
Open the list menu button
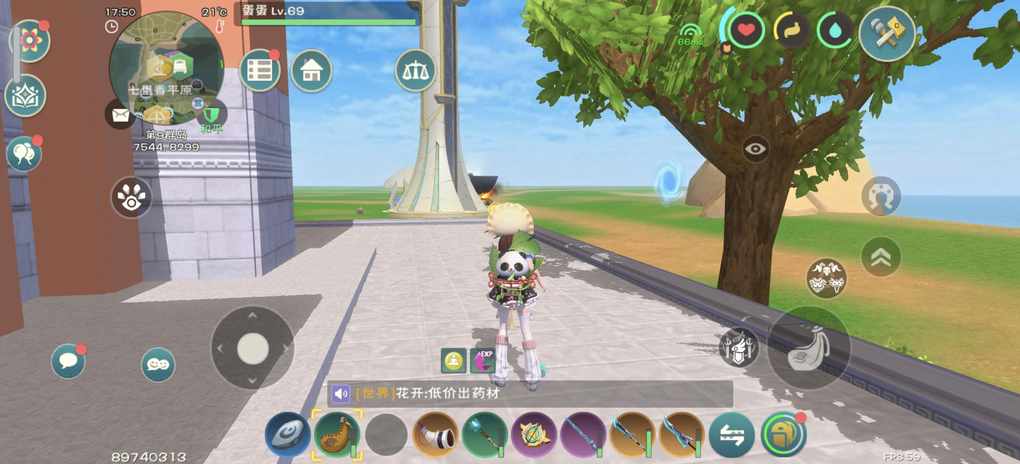[261, 70]
